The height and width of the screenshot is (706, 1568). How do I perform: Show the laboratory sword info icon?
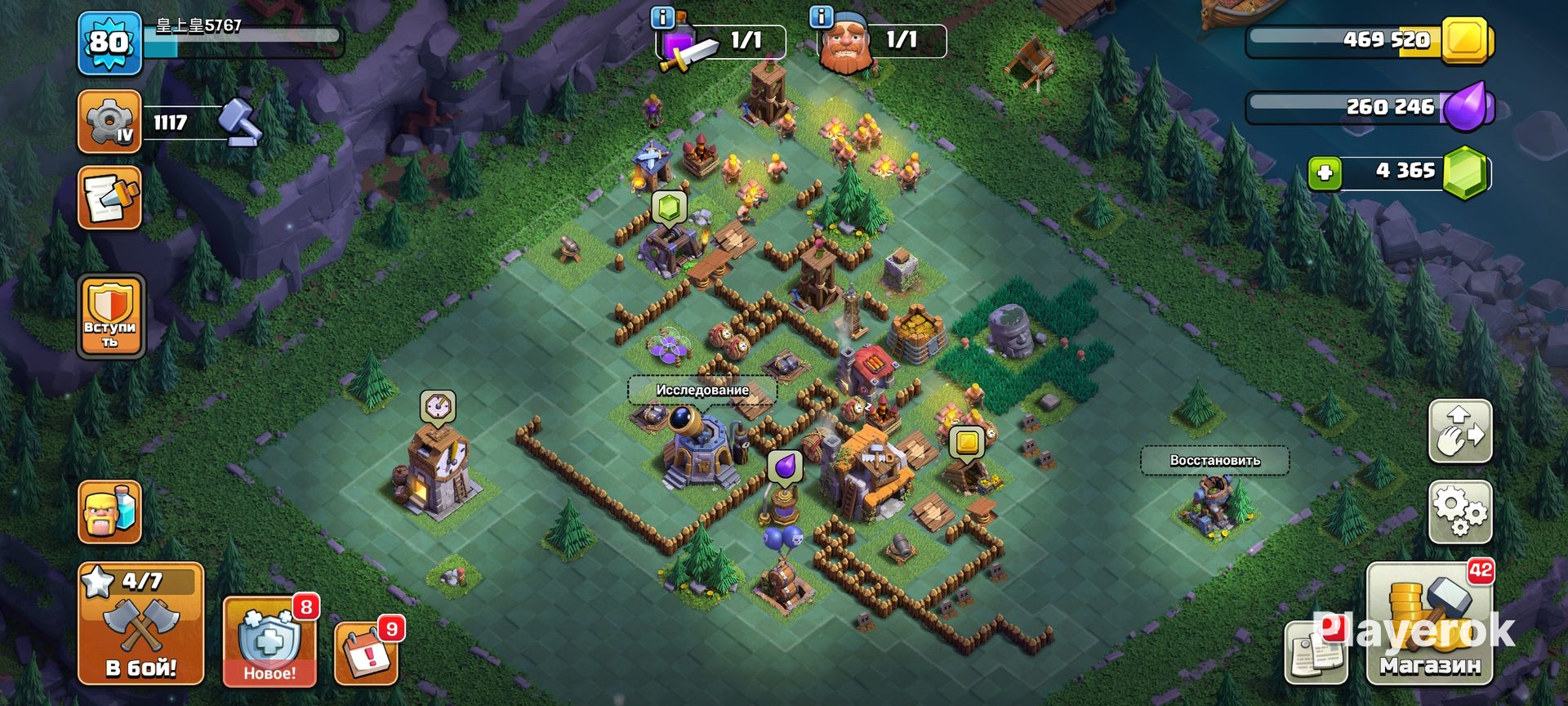point(663,16)
